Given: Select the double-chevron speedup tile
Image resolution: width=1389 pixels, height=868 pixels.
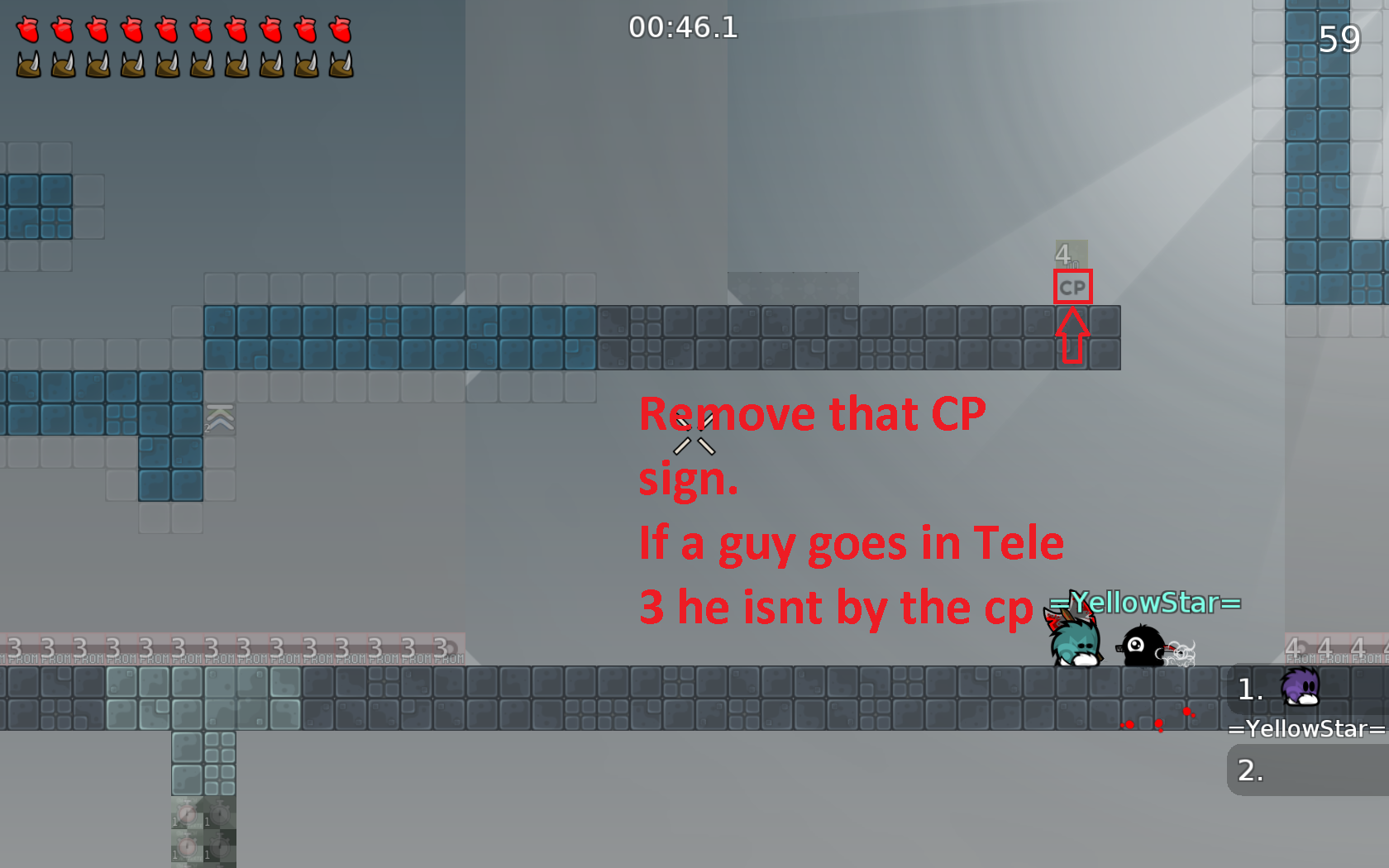Looking at the screenshot, I should click(x=220, y=419).
